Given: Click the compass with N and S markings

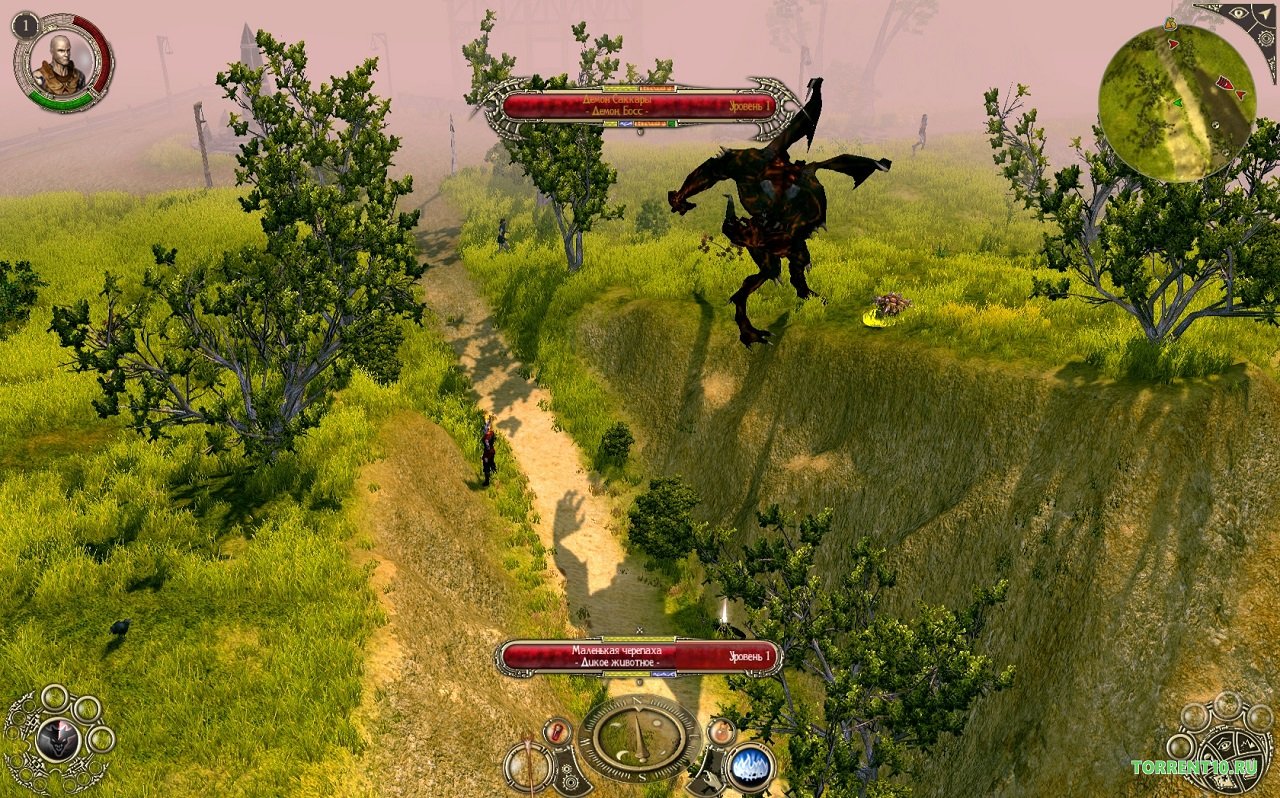Looking at the screenshot, I should [x=639, y=738].
